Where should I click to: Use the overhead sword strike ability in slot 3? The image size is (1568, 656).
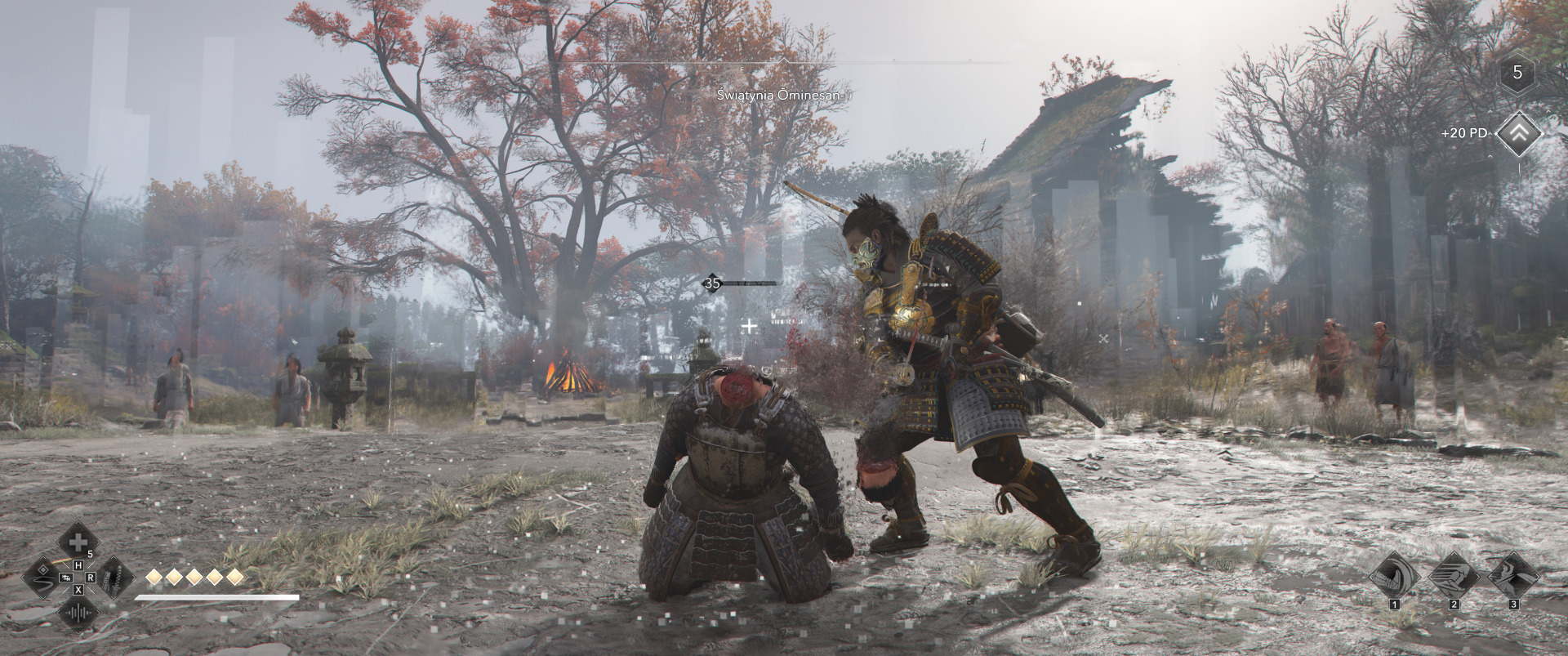point(1513,574)
